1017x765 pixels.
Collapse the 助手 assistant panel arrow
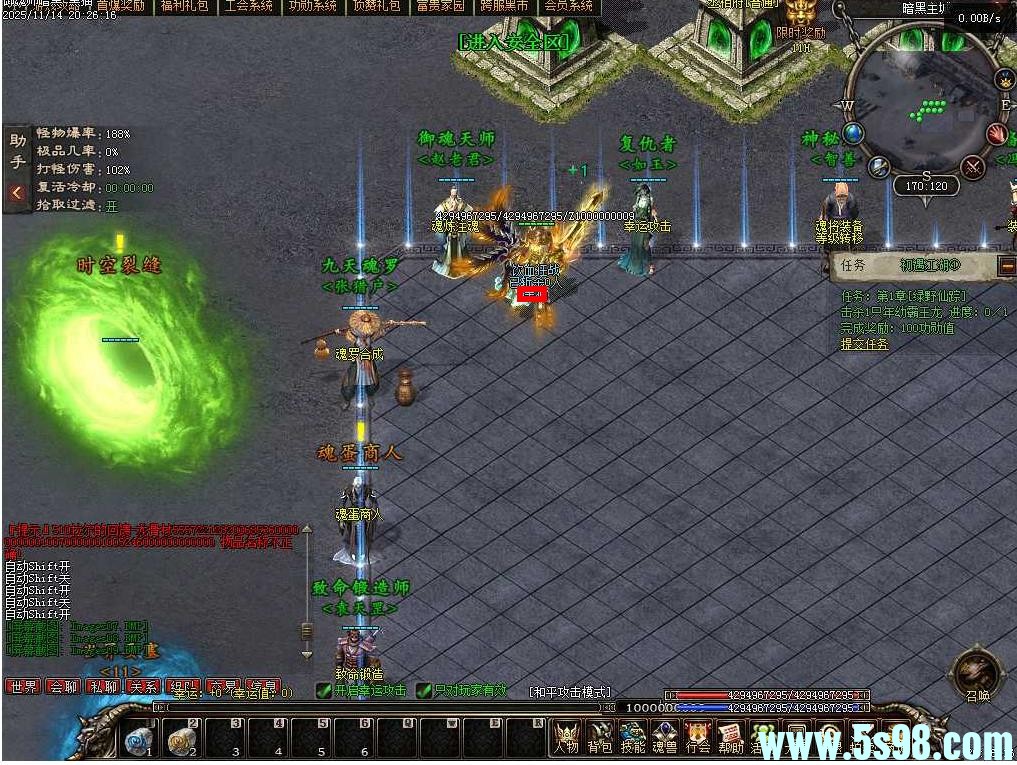pos(16,193)
